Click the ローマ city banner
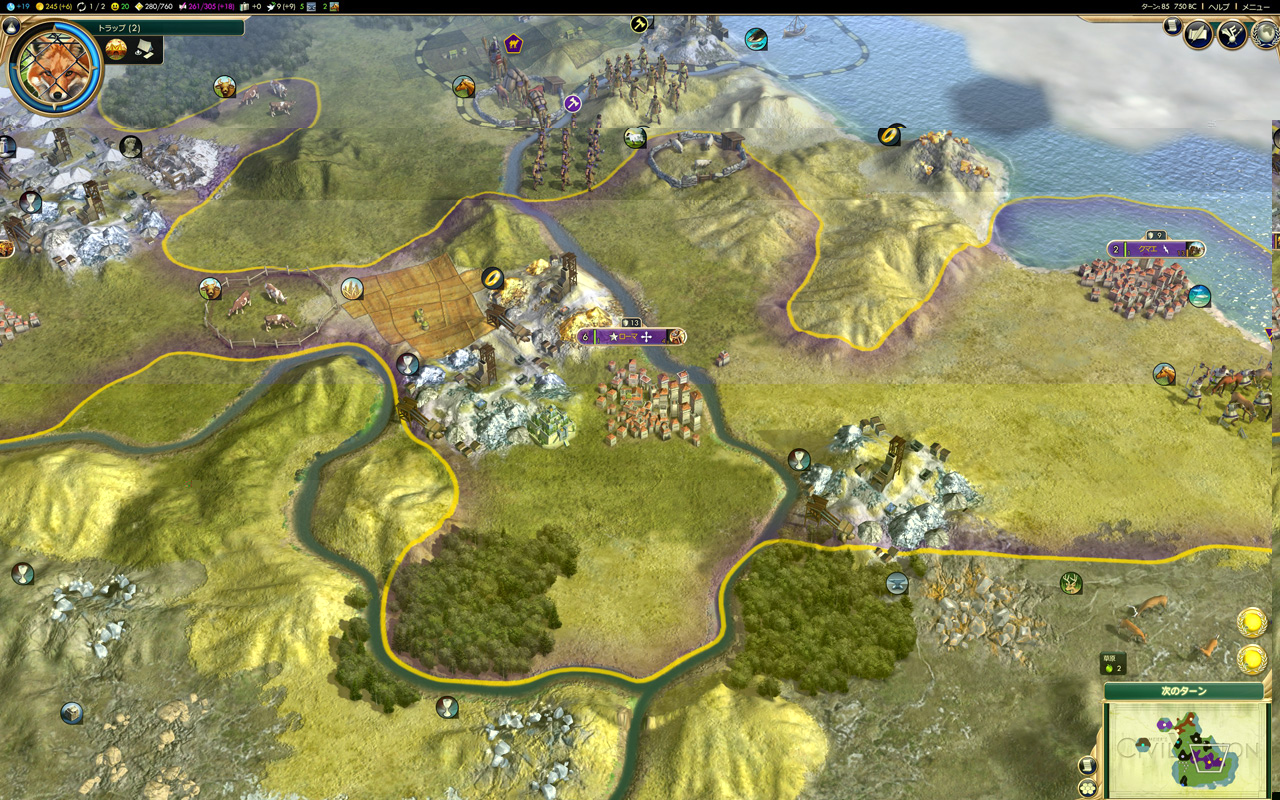 click(632, 337)
